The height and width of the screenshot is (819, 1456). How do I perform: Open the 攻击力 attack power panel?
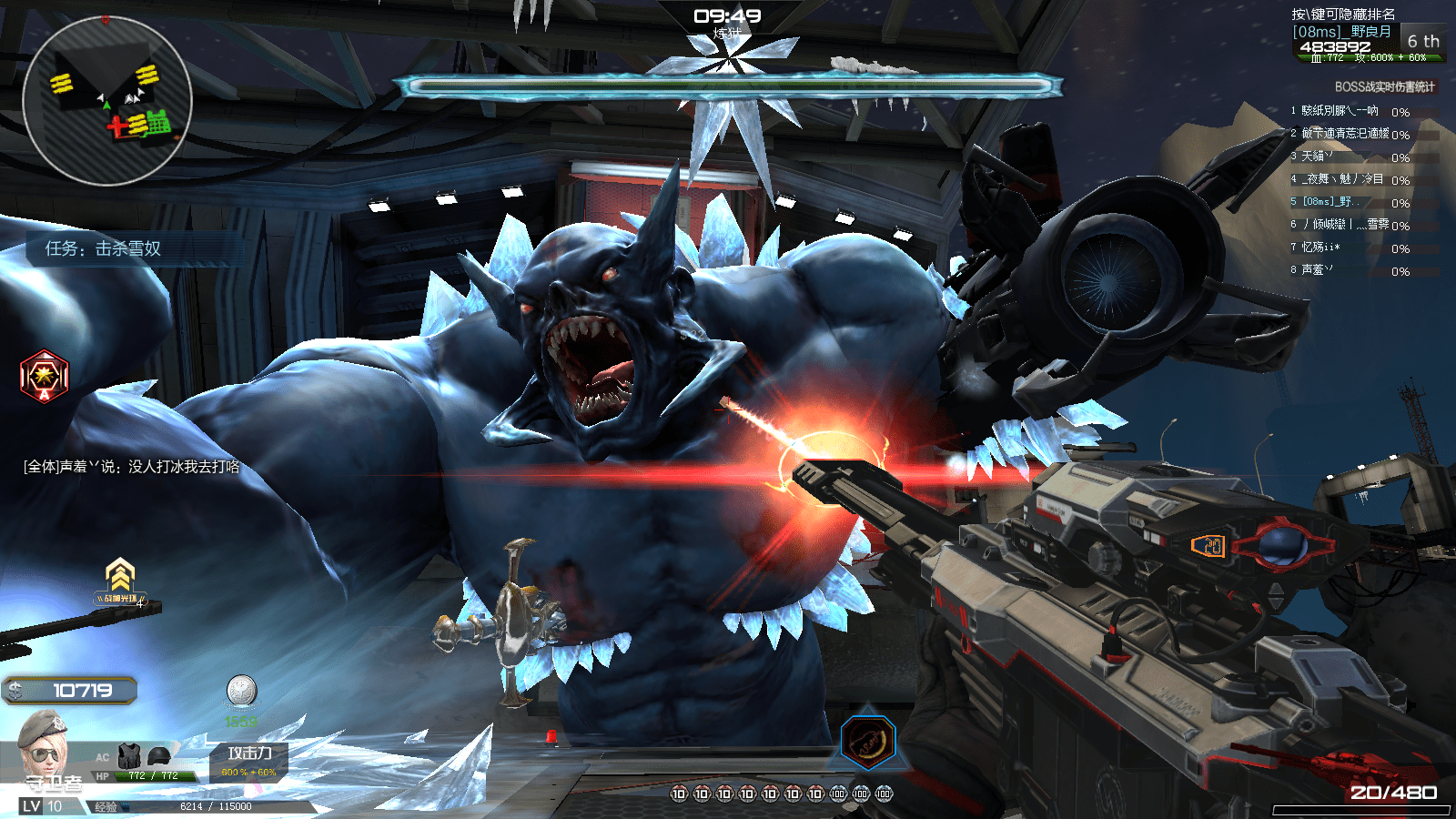(248, 761)
